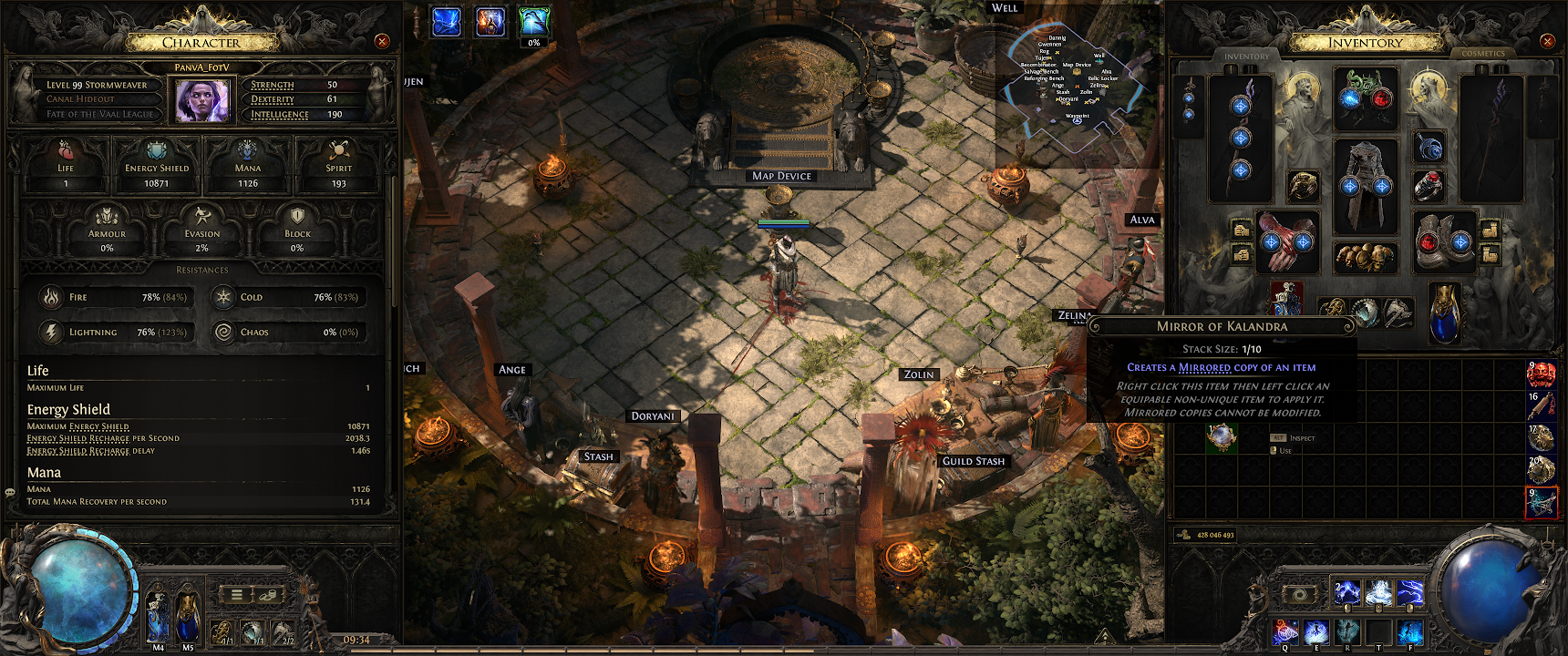Select the equipped blue amulet slot
The height and width of the screenshot is (656, 1568).
pos(1429,146)
